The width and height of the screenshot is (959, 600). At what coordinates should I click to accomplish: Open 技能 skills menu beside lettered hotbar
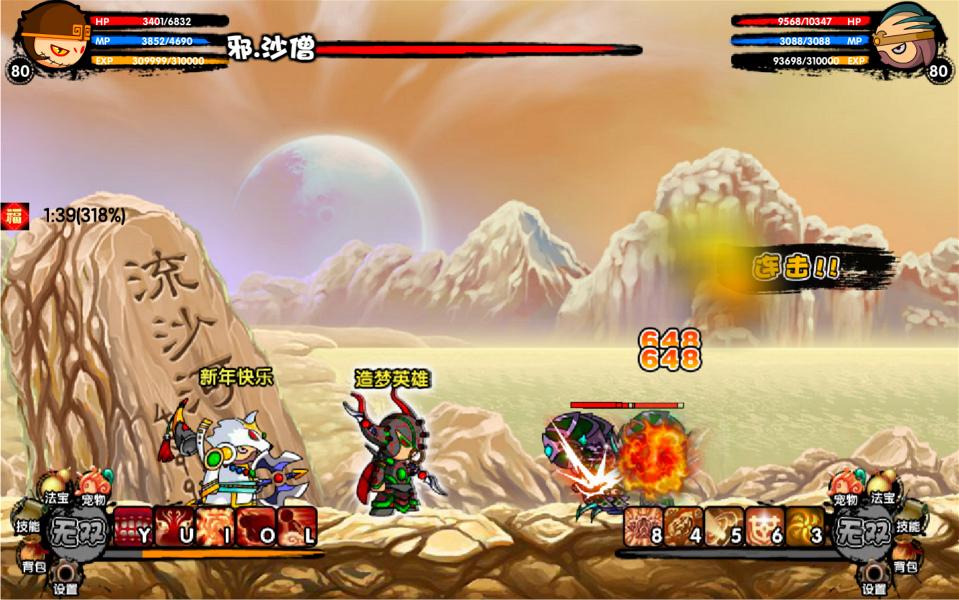(26, 525)
